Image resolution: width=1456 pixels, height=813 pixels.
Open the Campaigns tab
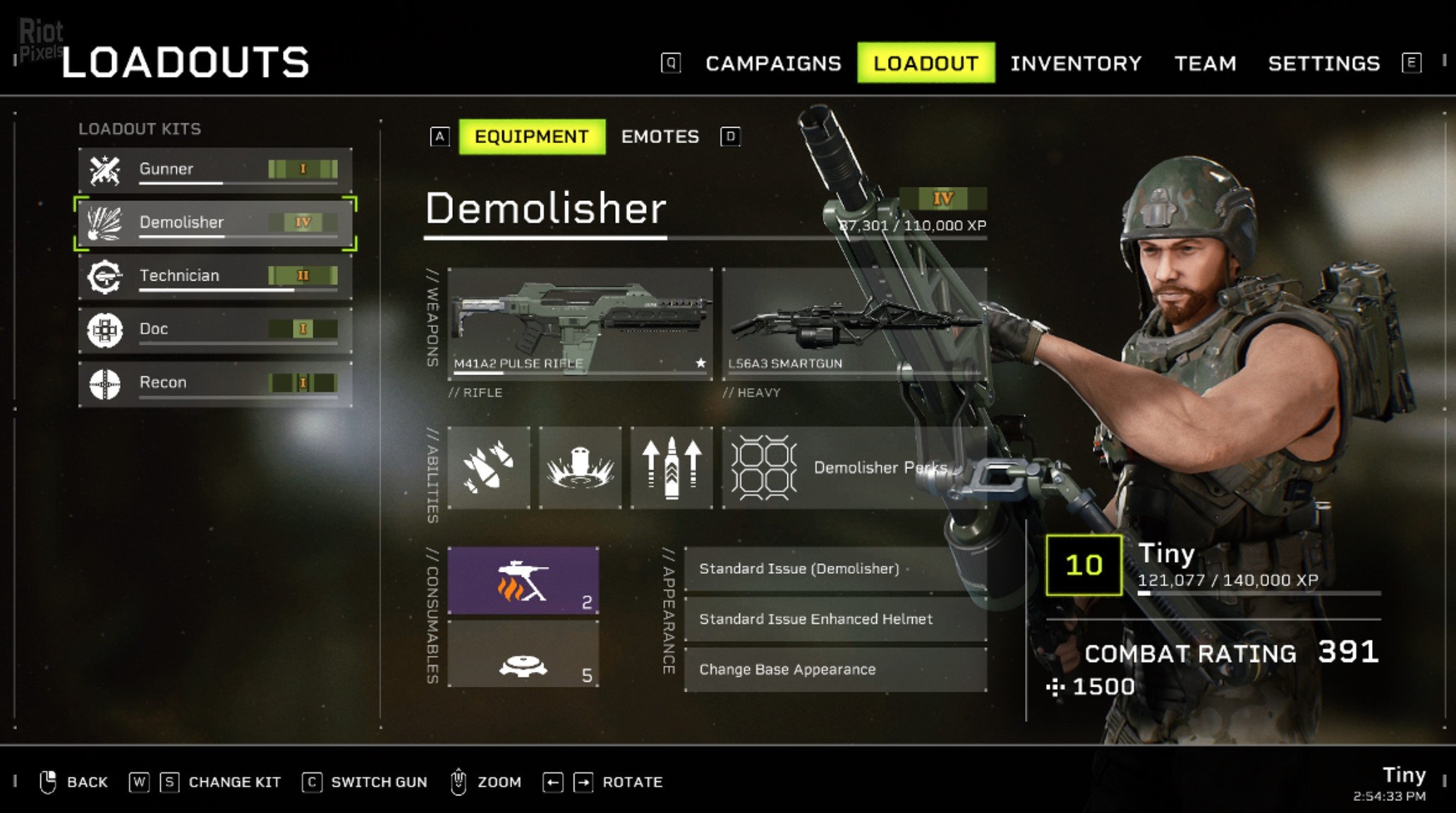pos(773,63)
